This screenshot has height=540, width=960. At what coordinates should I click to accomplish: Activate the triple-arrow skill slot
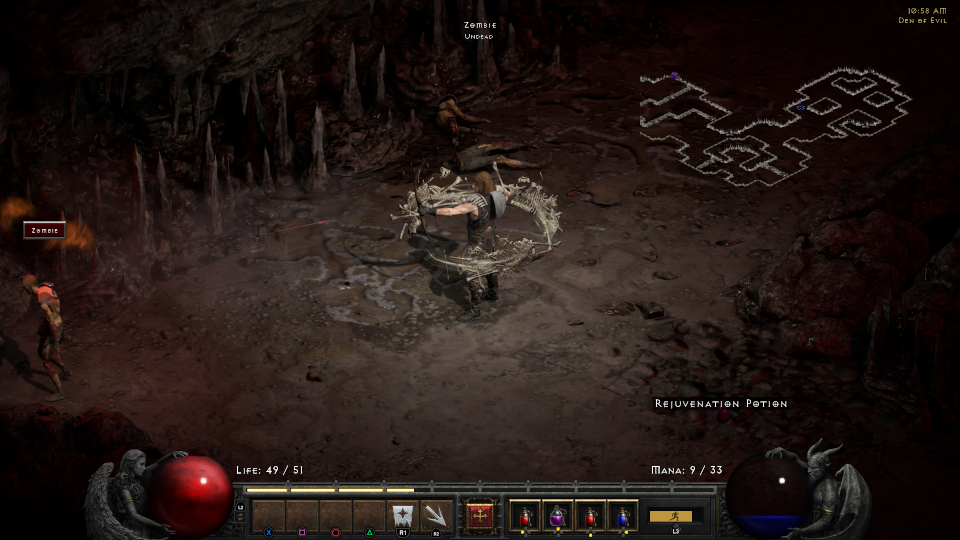click(x=436, y=516)
